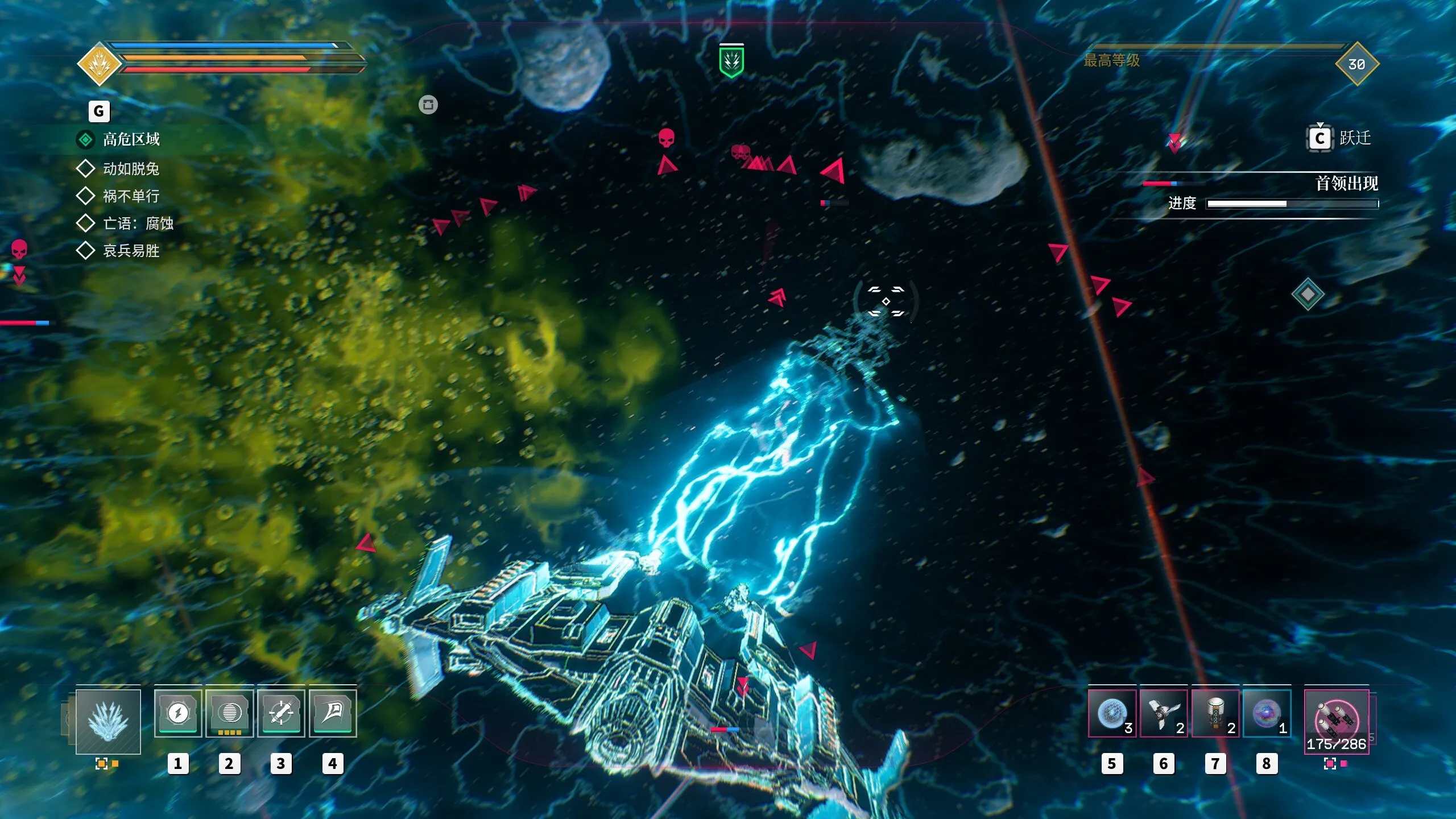This screenshot has height=819, width=1456.
Task: Click the green shield buff icon
Action: (731, 61)
